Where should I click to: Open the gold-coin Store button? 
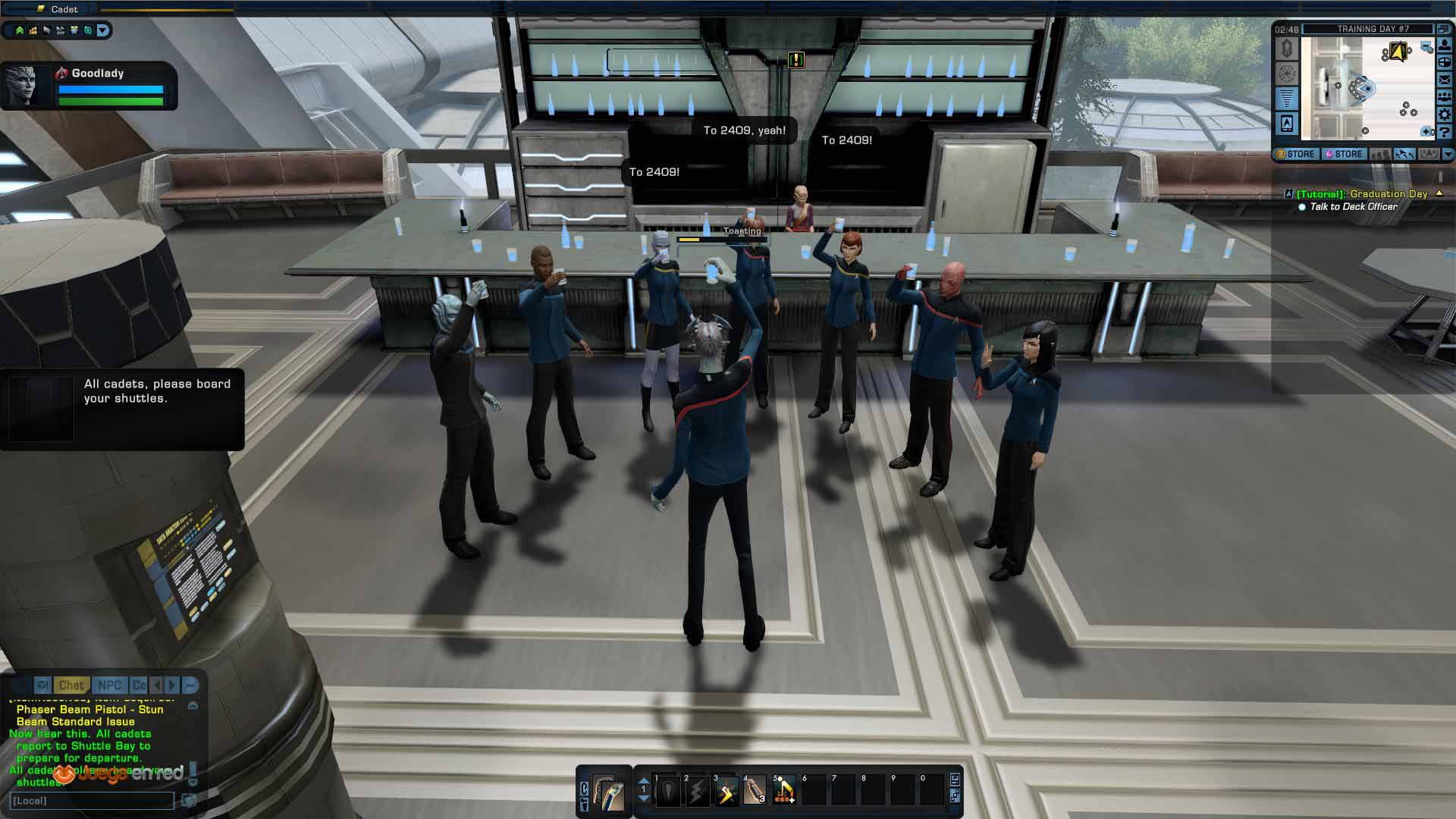(x=1296, y=154)
